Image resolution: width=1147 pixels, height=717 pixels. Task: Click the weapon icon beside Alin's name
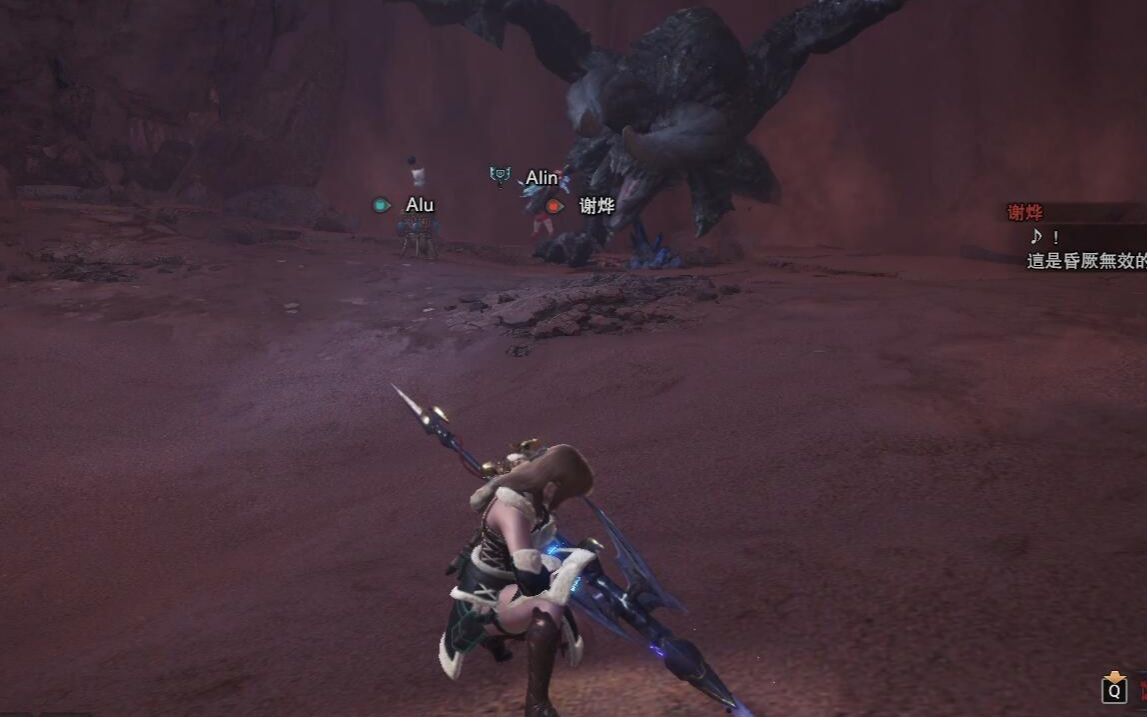pyautogui.click(x=501, y=177)
